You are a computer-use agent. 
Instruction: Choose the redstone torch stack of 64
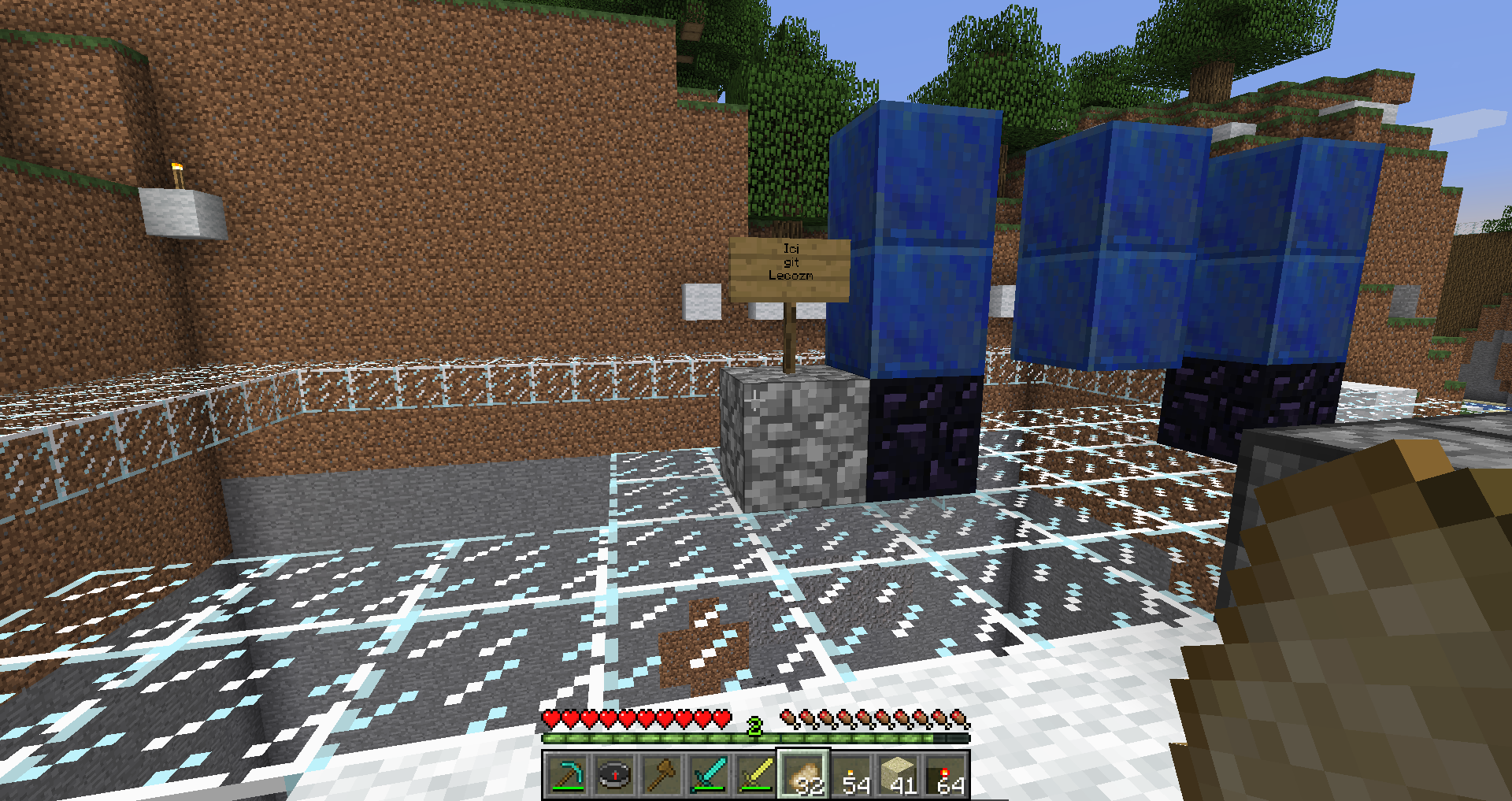coord(946,775)
